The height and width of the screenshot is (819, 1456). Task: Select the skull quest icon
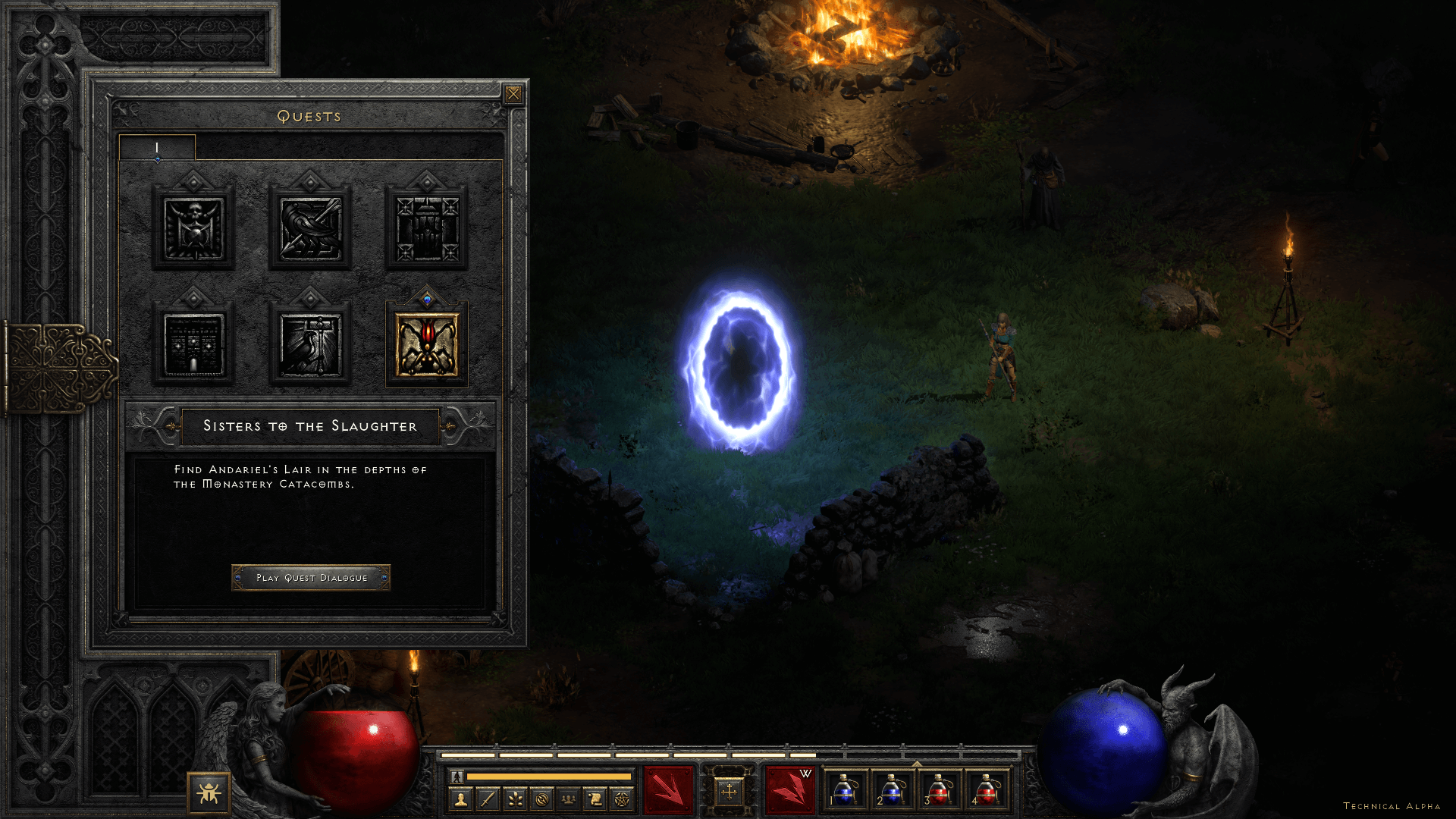(193, 228)
